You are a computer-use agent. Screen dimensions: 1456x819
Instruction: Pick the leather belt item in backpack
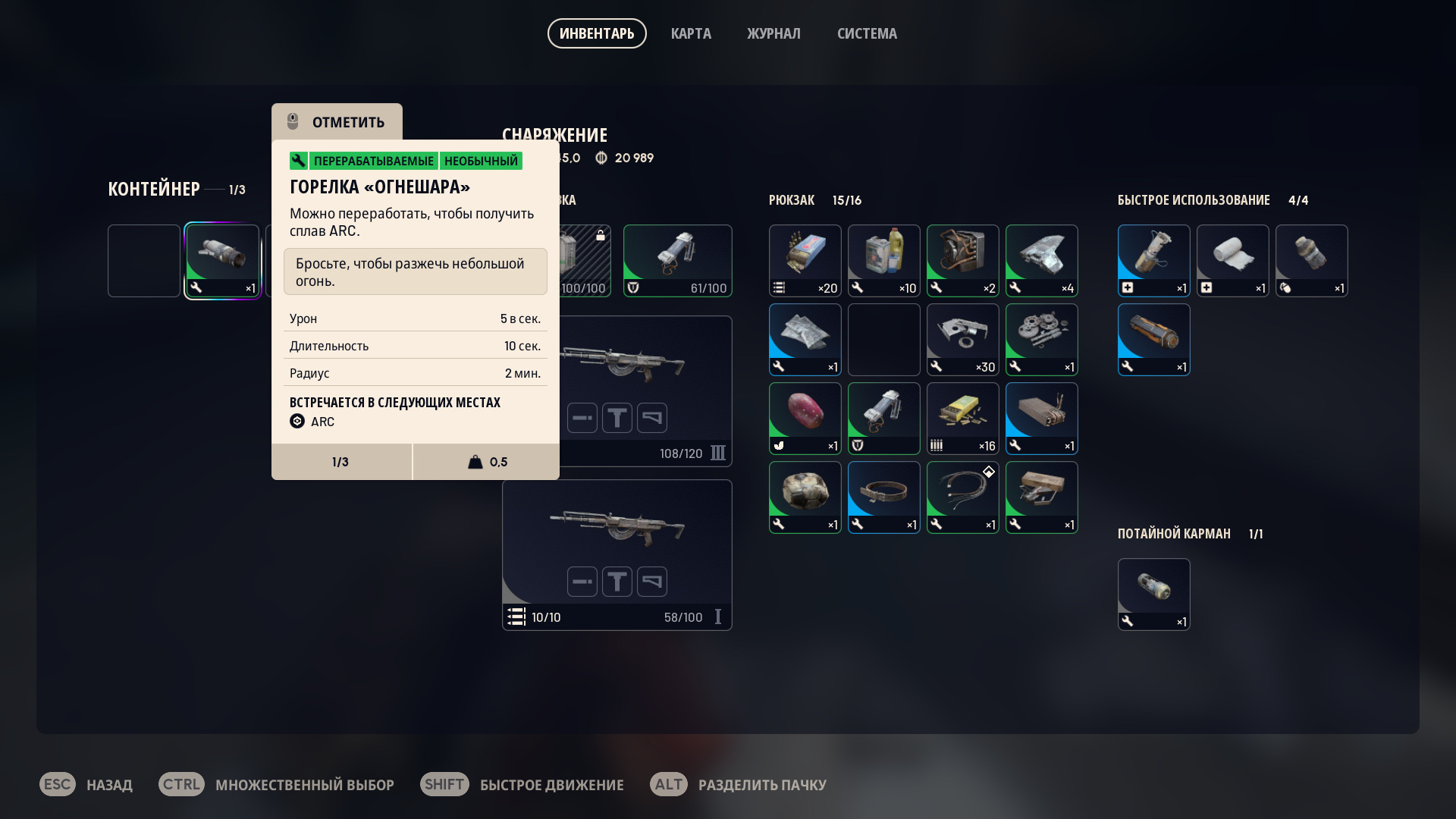[883, 497]
